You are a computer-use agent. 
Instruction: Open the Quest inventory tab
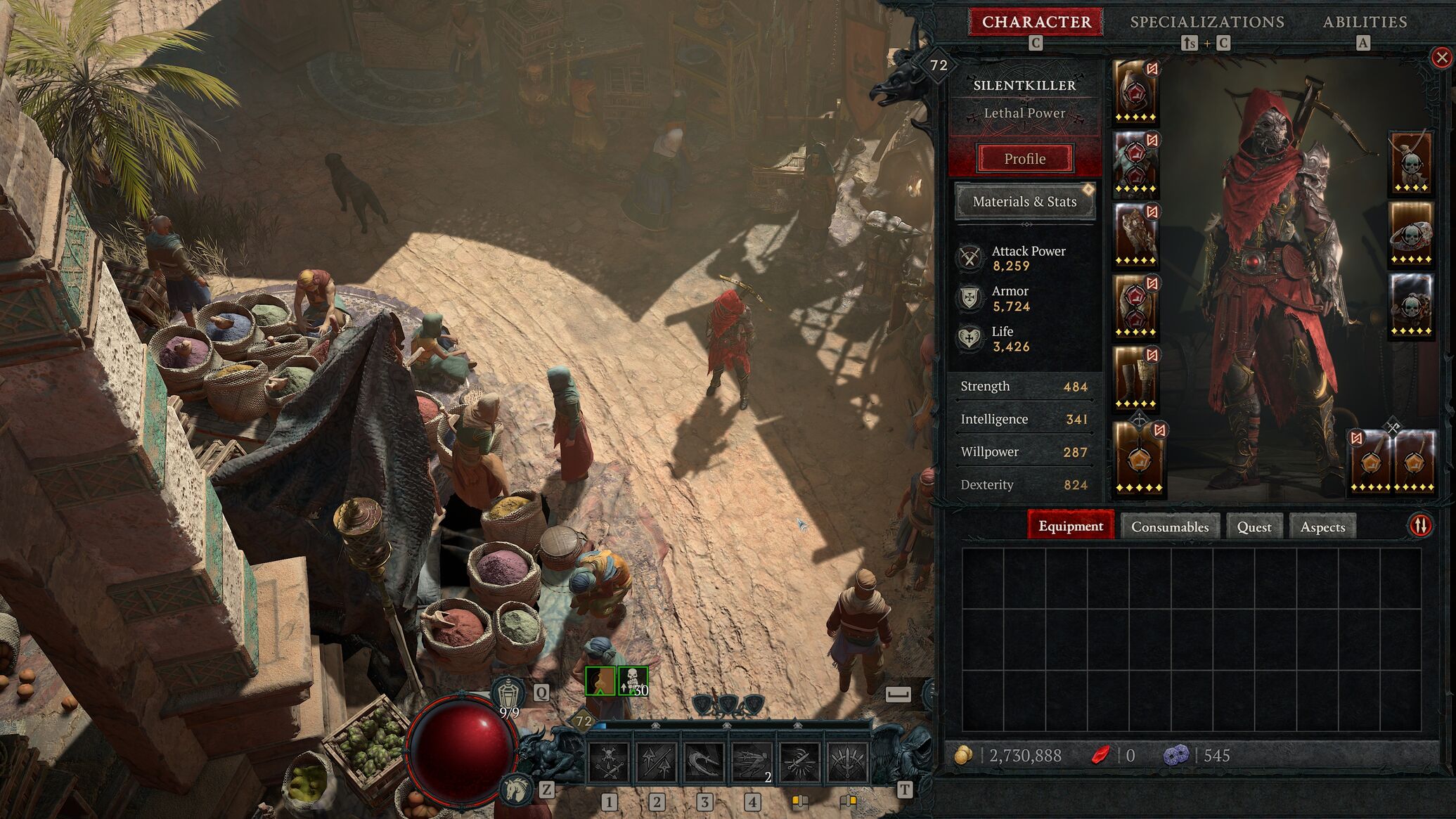[1254, 527]
